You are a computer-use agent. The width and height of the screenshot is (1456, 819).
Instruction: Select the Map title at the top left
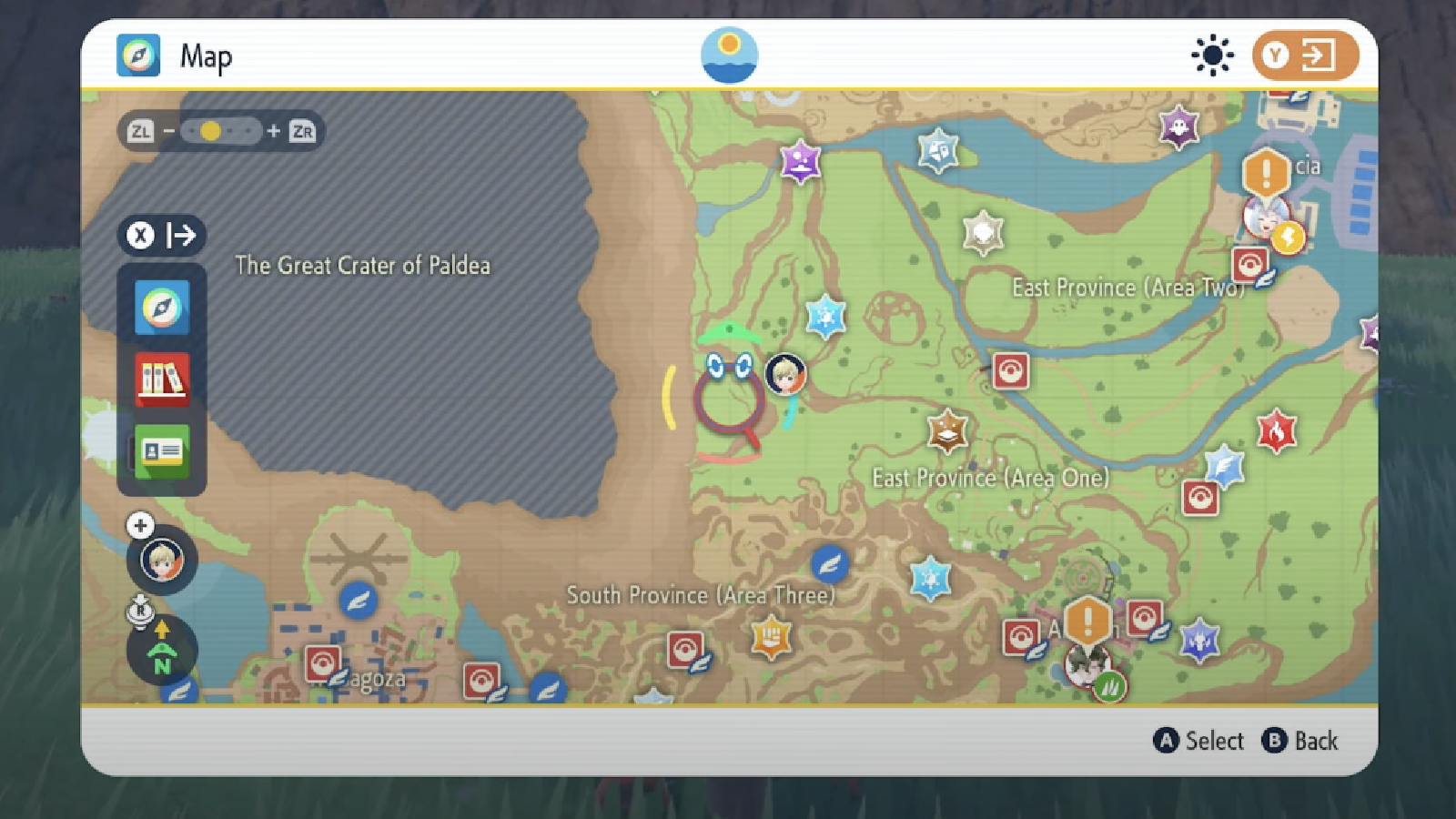click(207, 56)
